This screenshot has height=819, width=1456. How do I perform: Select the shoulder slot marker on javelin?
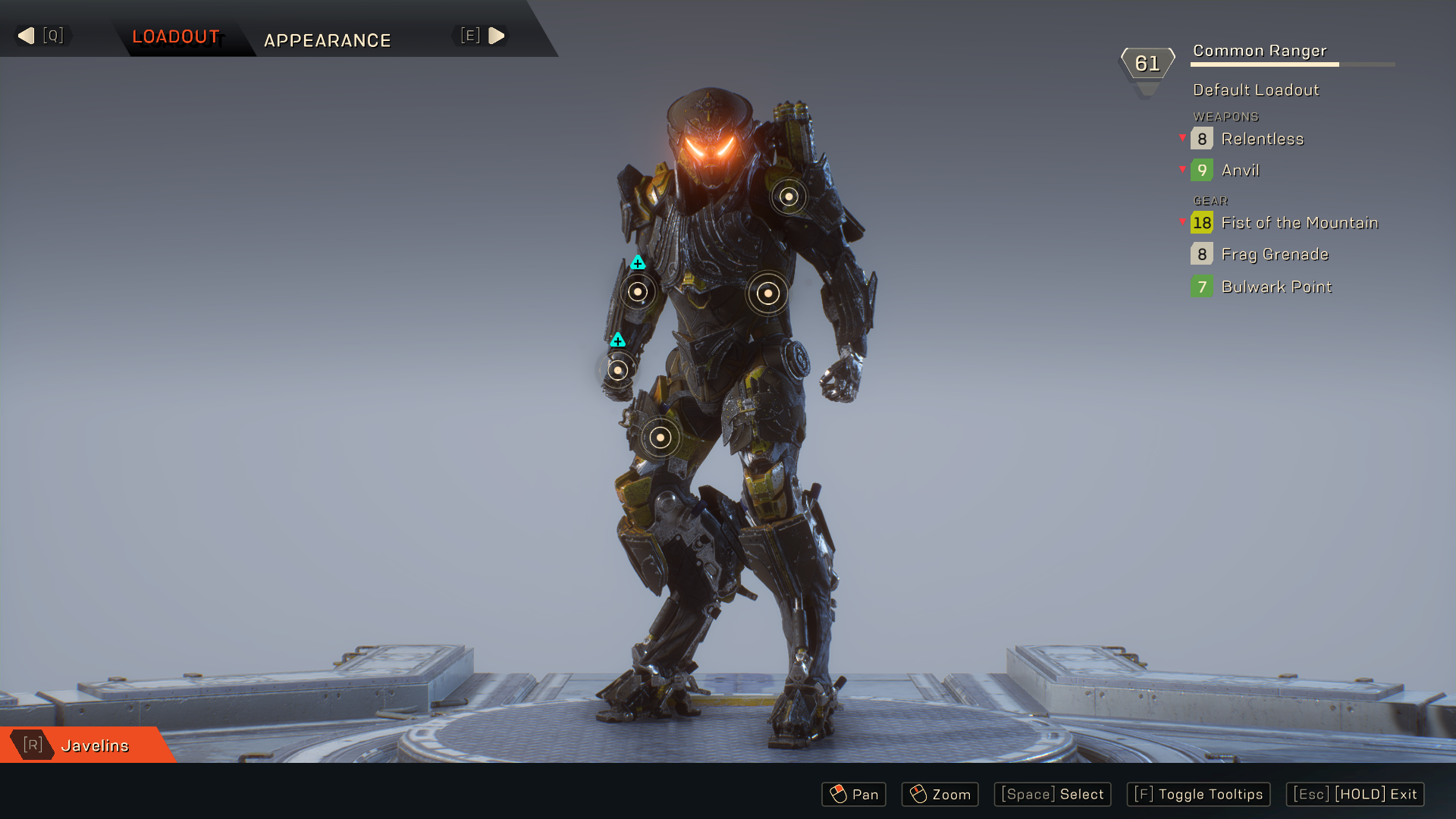[x=789, y=196]
